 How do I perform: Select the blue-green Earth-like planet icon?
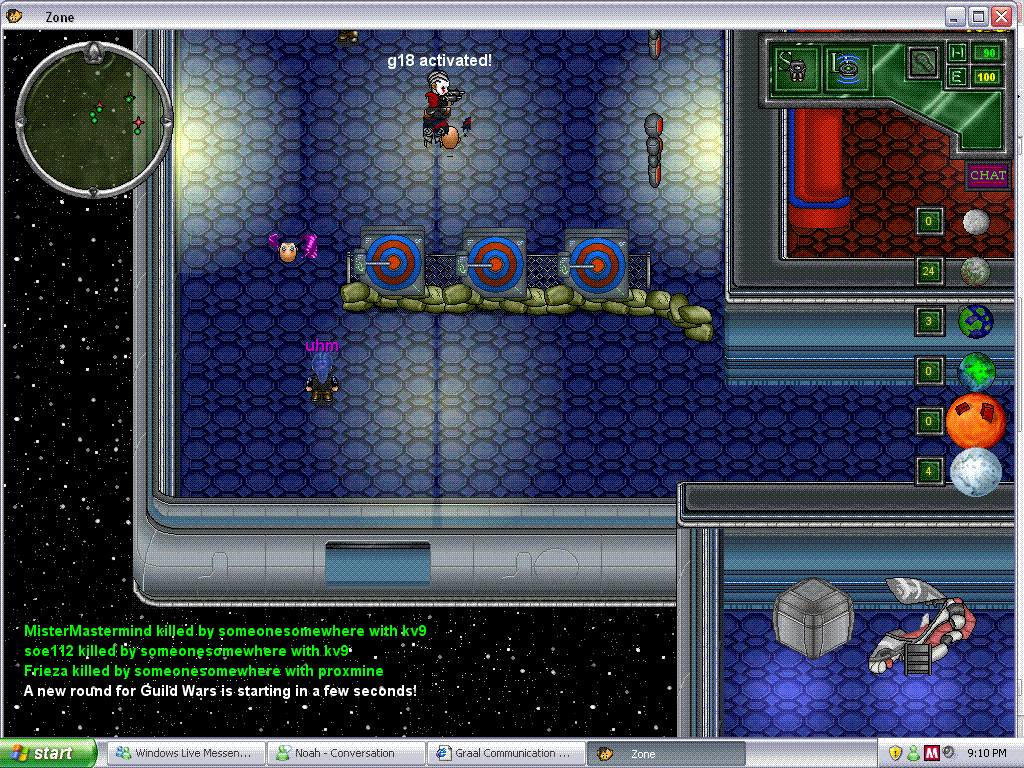click(976, 321)
